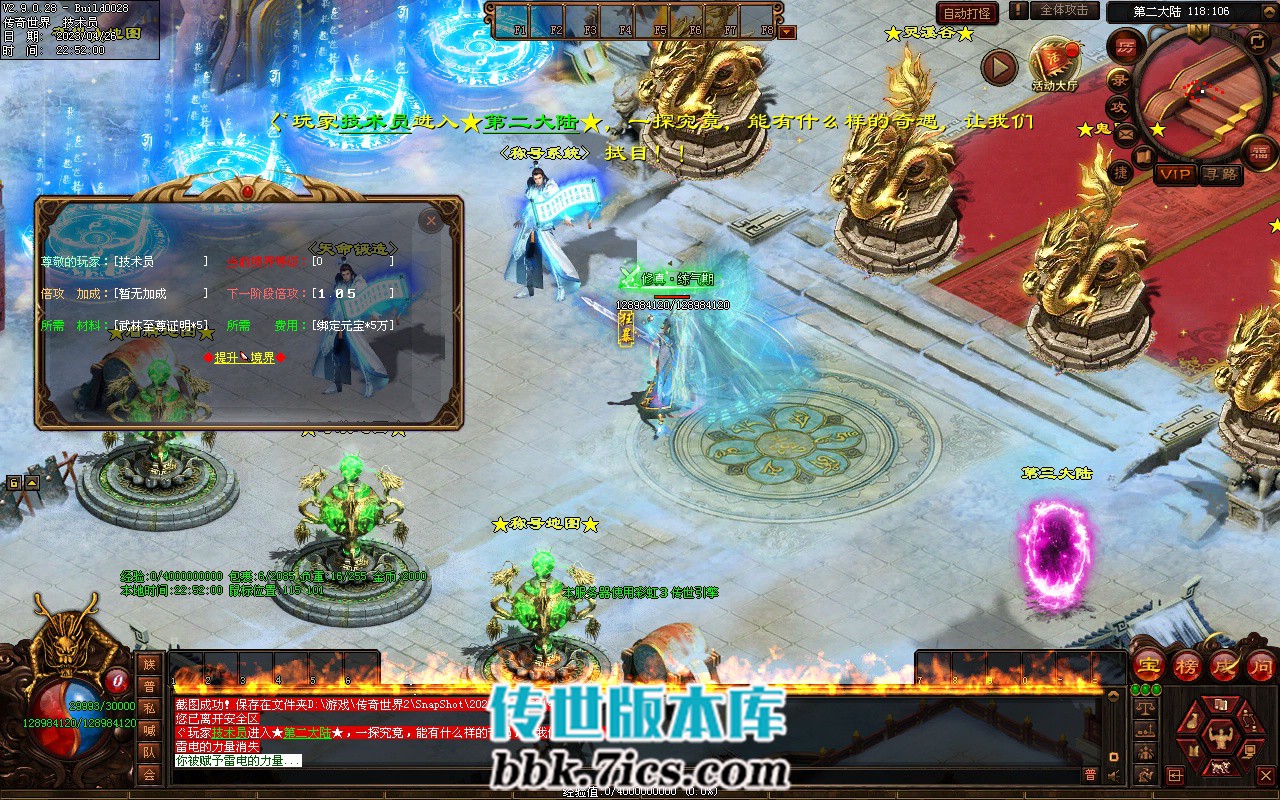Toggle the 自动打怪 auto-fight button
Viewport: 1280px width, 800px height.
point(967,13)
